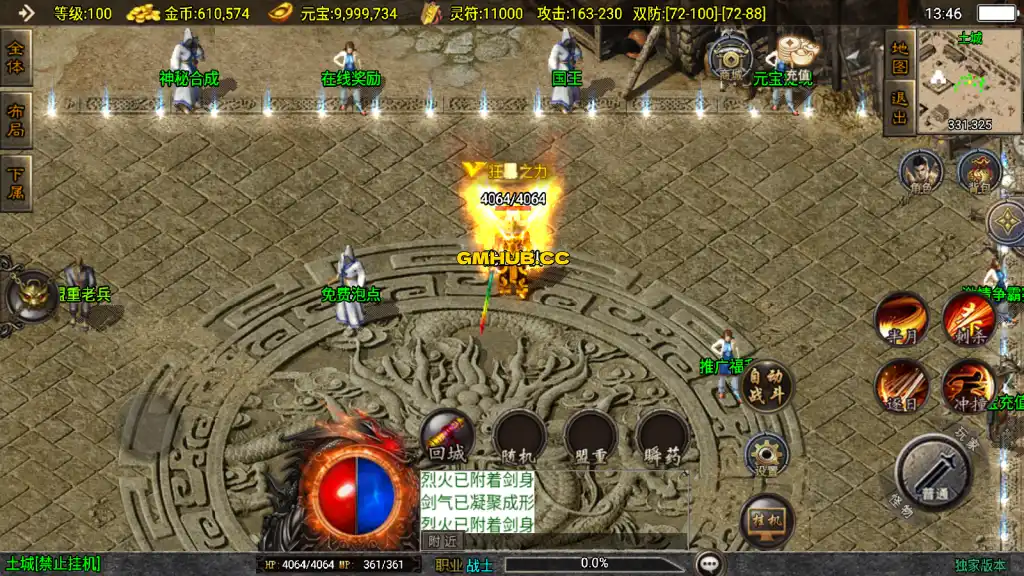Open the 背包 backpack
The height and width of the screenshot is (576, 1024).
979,172
